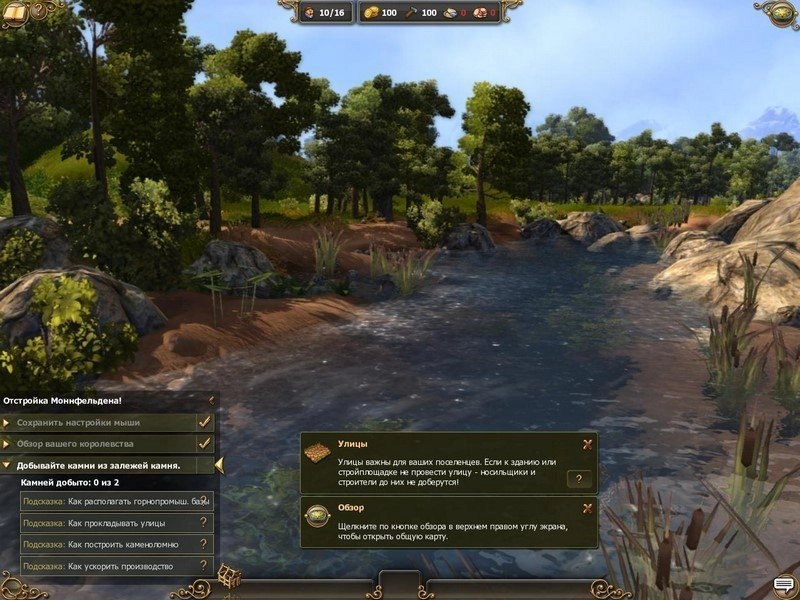Click the question mark button in 'Улицы' tip

579,479
